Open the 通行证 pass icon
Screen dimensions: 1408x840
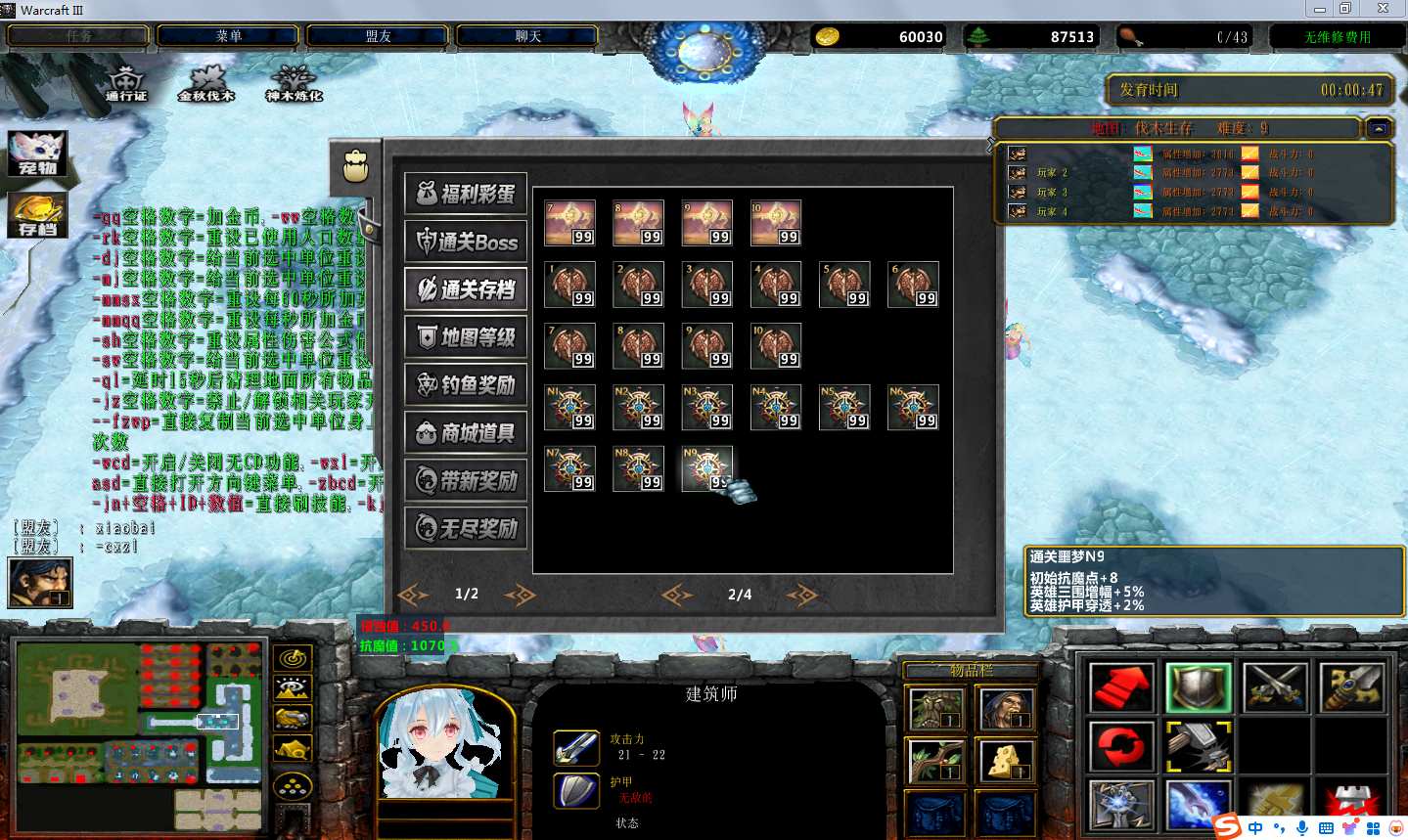(126, 83)
